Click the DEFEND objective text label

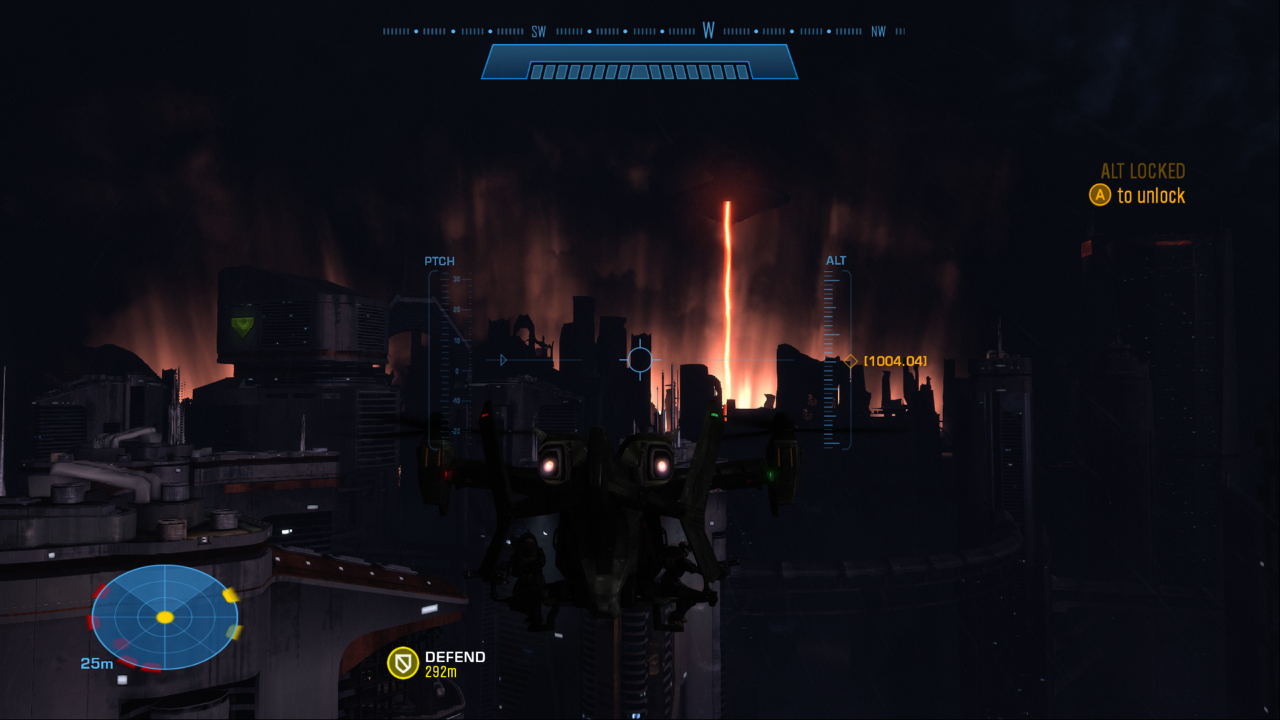(457, 657)
